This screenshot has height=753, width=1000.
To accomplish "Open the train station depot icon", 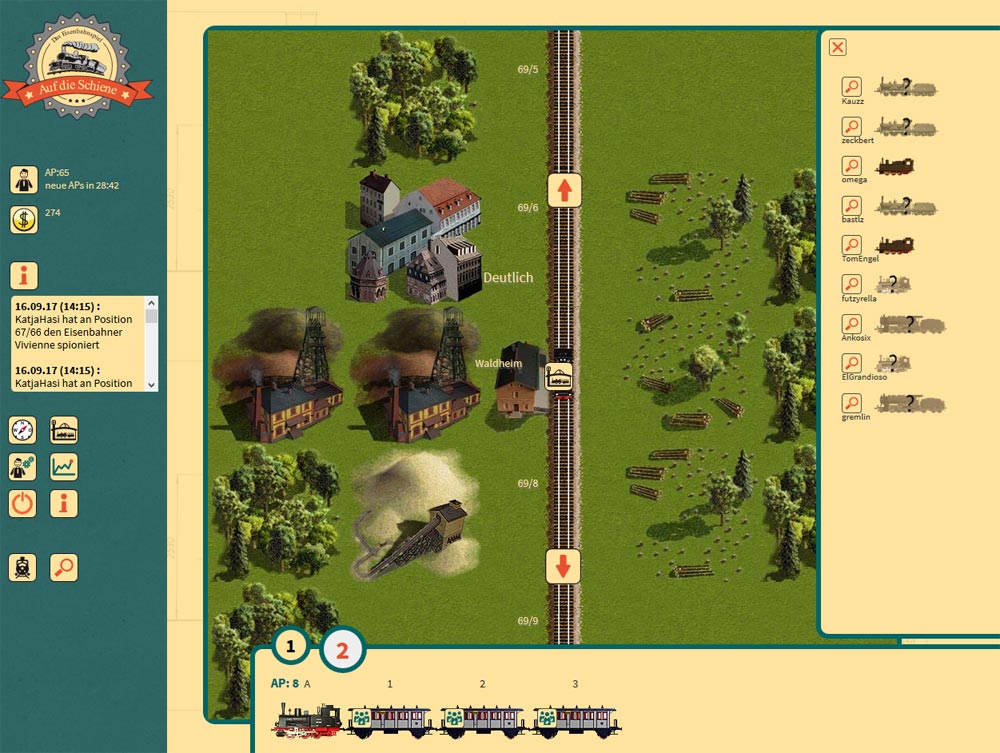I will pos(64,431).
